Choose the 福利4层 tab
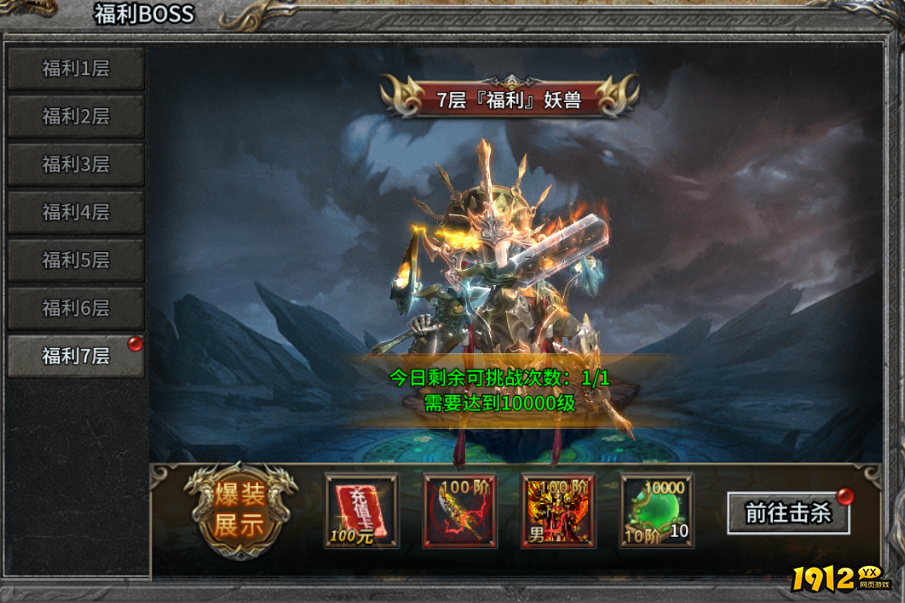 pos(76,213)
